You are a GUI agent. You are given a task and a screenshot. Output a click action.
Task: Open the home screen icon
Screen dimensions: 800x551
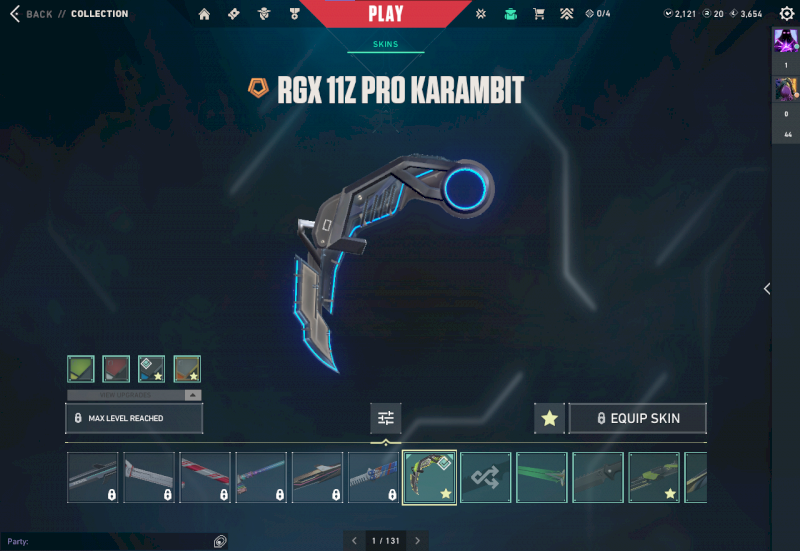click(x=205, y=14)
